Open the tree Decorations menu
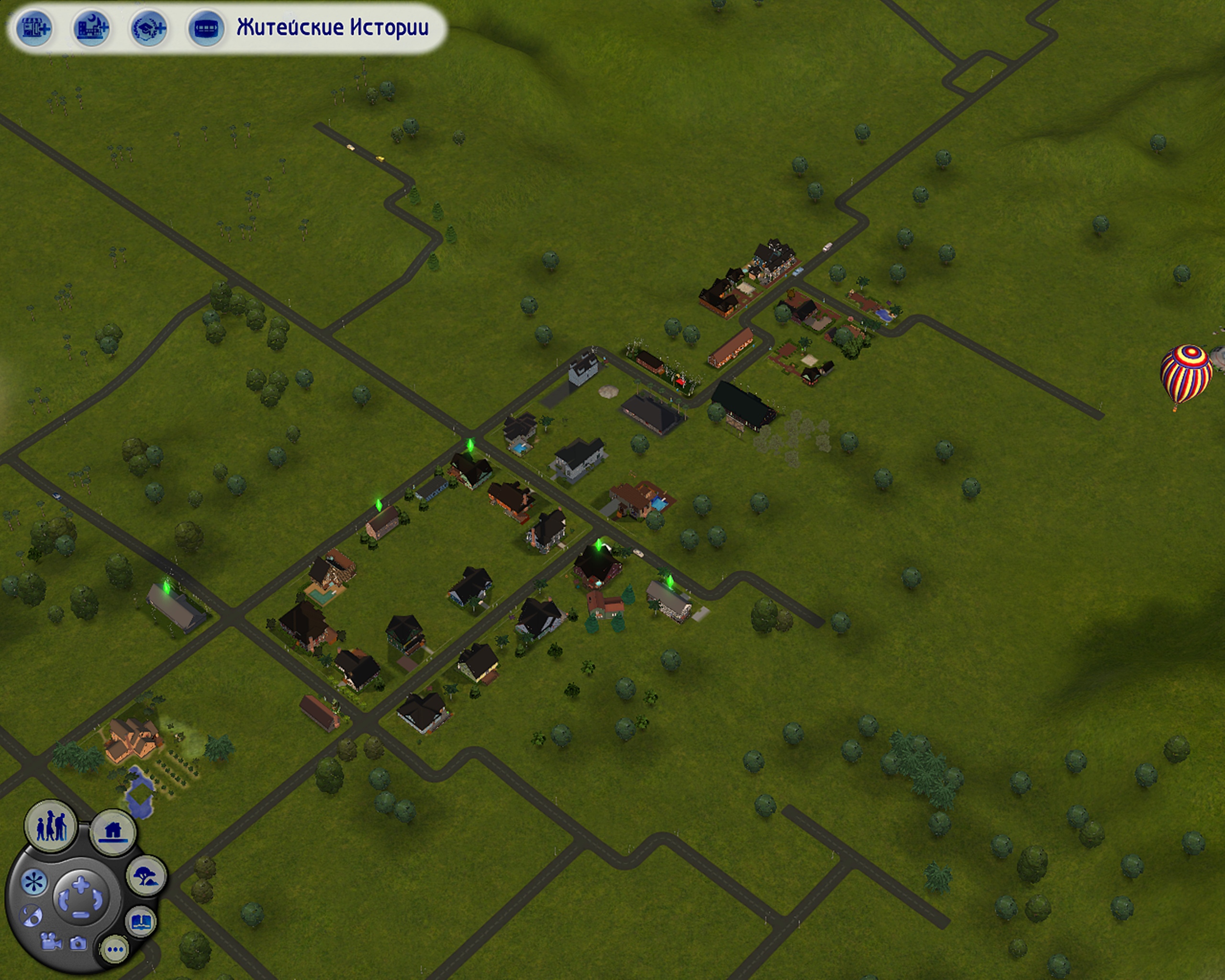The image size is (1225, 980). tap(146, 876)
